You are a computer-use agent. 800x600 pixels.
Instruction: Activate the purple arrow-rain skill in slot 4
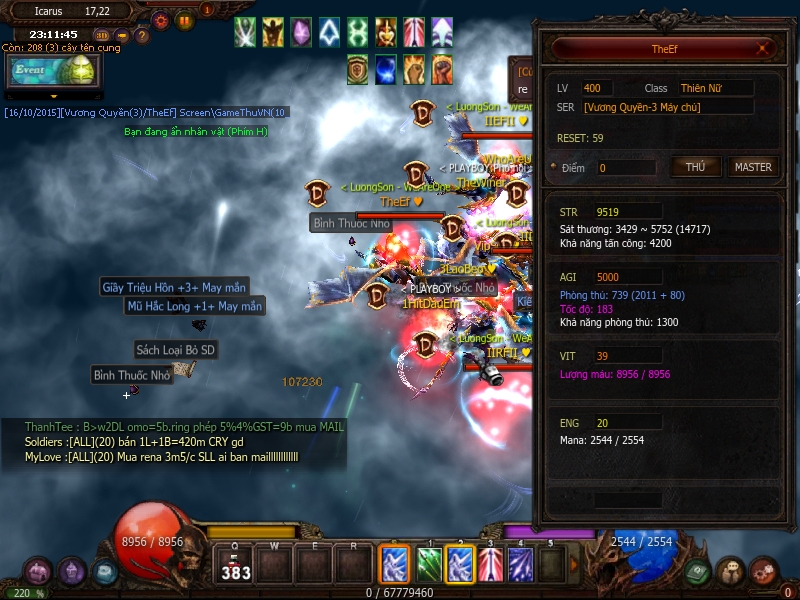pyautogui.click(x=521, y=565)
